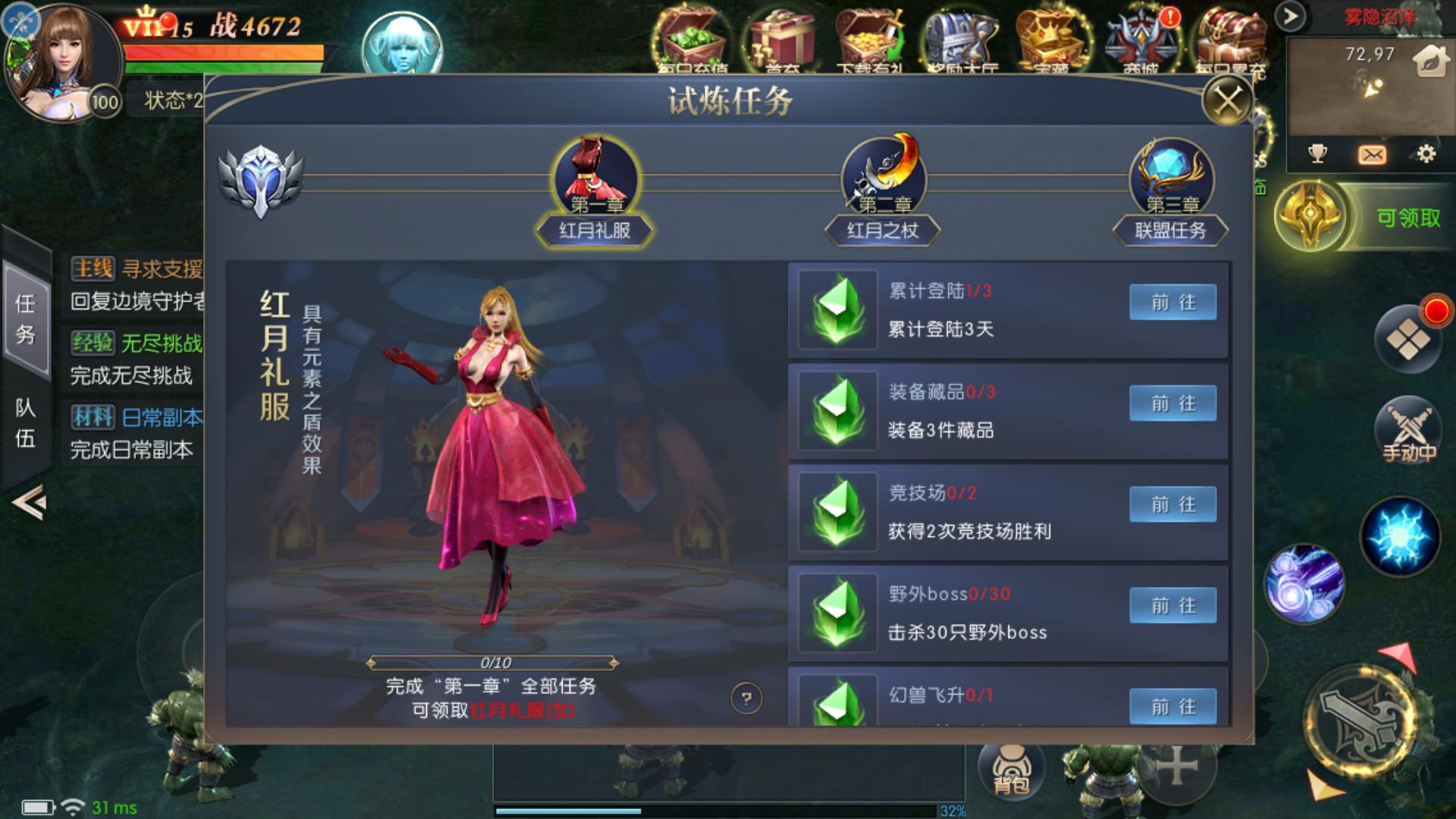1456x819 pixels.
Task: Click 前往 for the 装备藏品 task
Action: point(1172,403)
